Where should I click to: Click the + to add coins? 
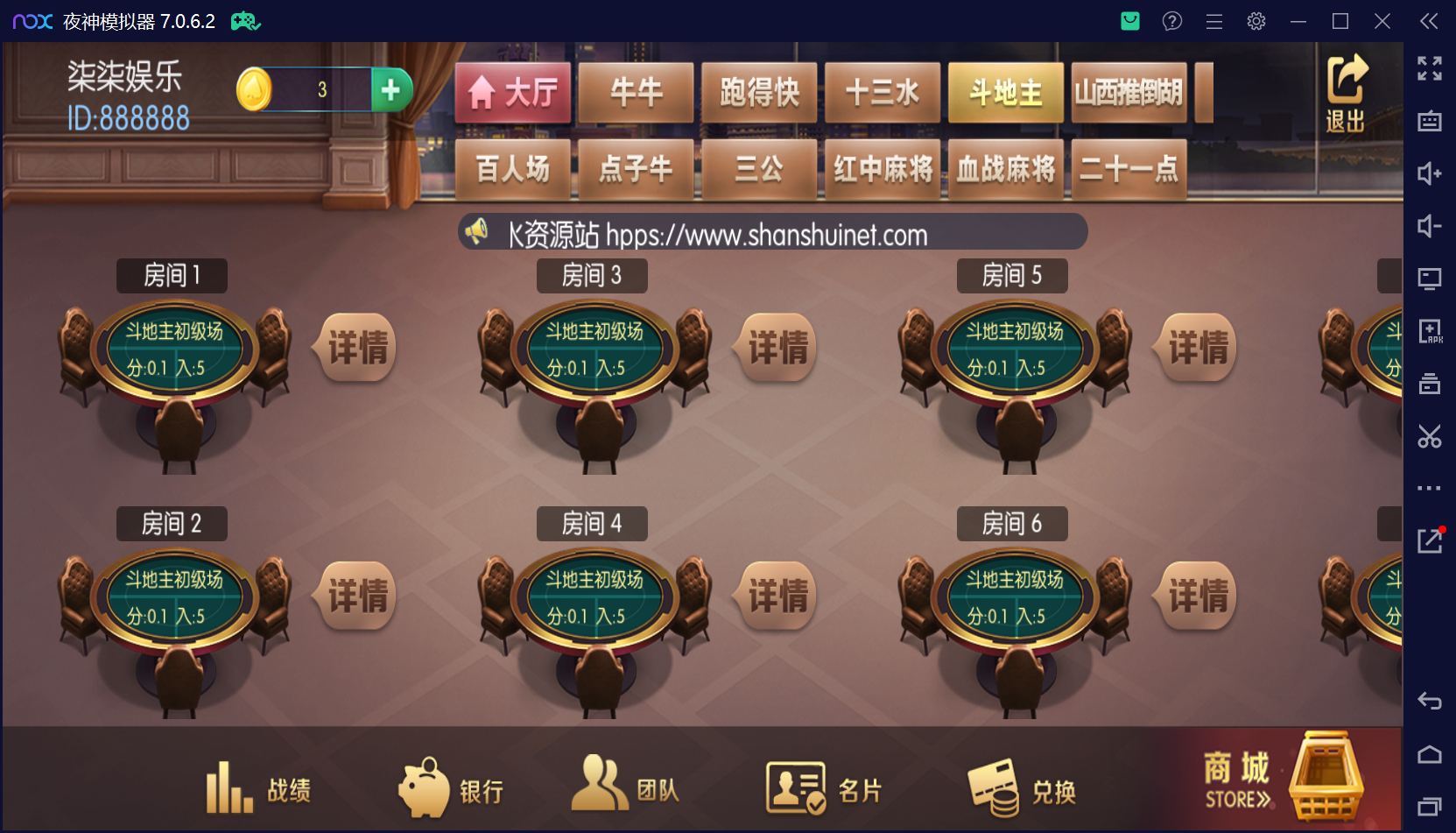pos(391,88)
